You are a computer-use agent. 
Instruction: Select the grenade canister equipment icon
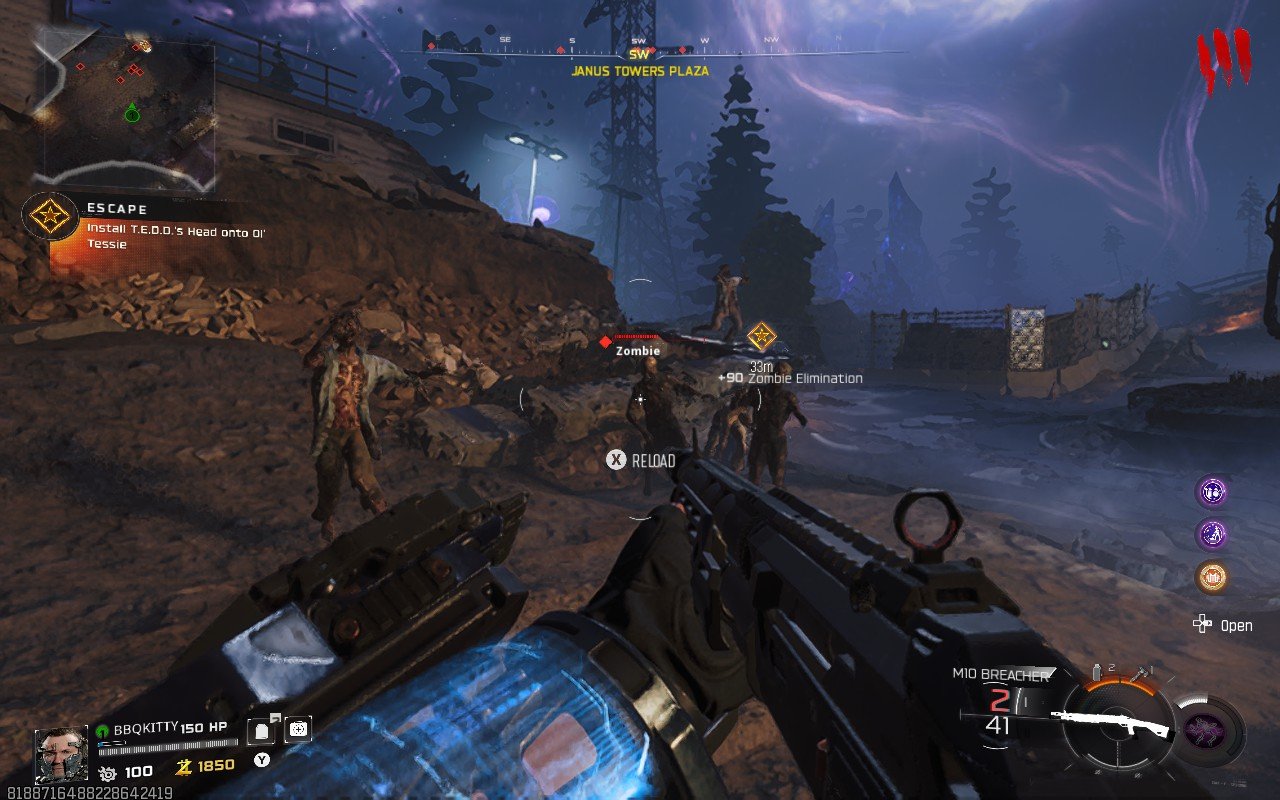[x=1097, y=671]
